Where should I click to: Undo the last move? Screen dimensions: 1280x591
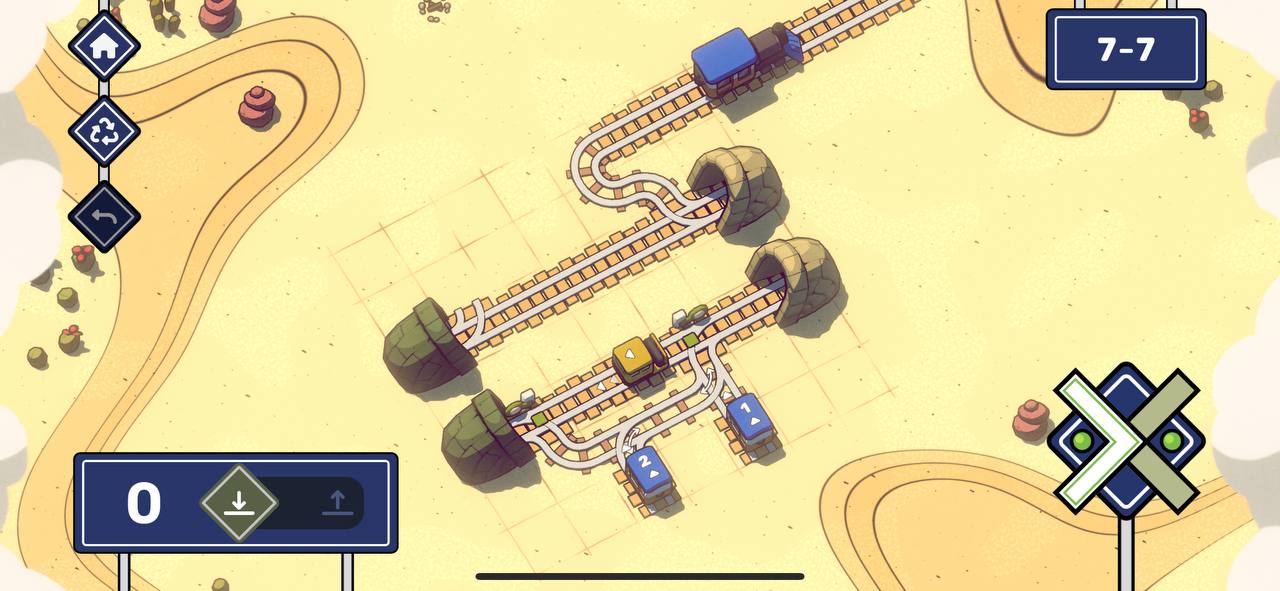[104, 216]
